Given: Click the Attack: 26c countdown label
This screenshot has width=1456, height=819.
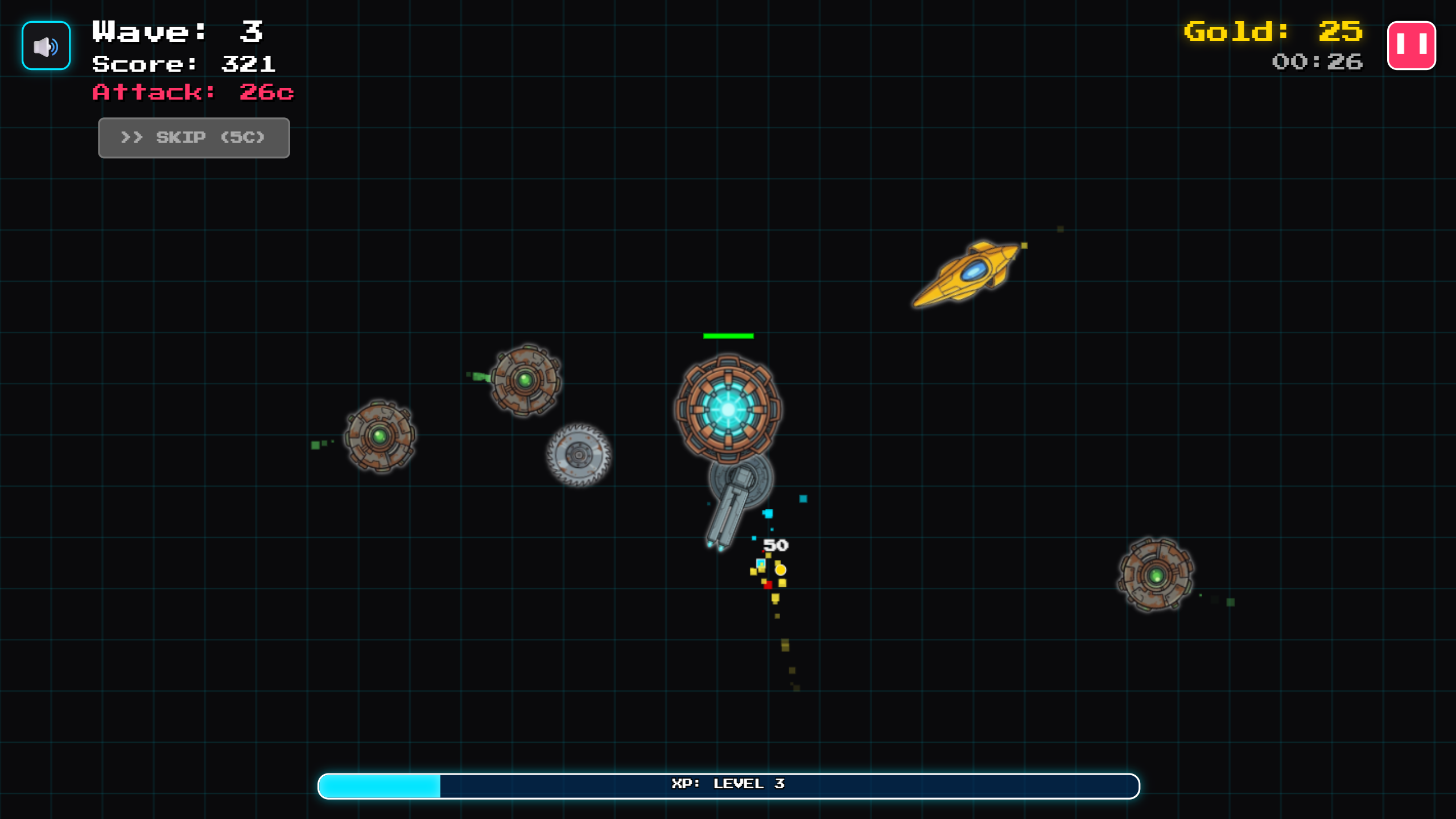Looking at the screenshot, I should click(192, 92).
